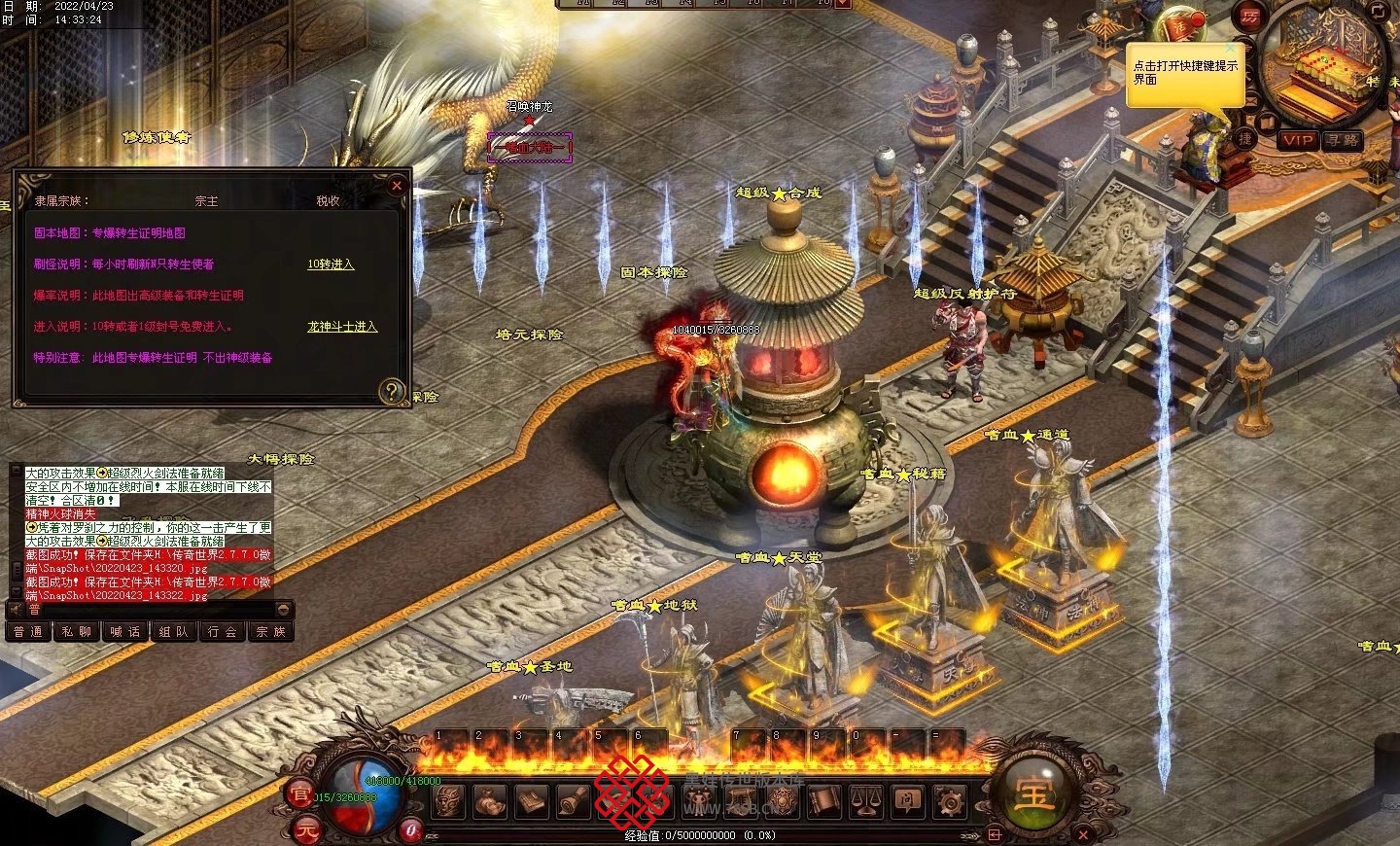Open the 组队 team chat tab
Viewport: 1400px width, 846px height.
pos(173,632)
